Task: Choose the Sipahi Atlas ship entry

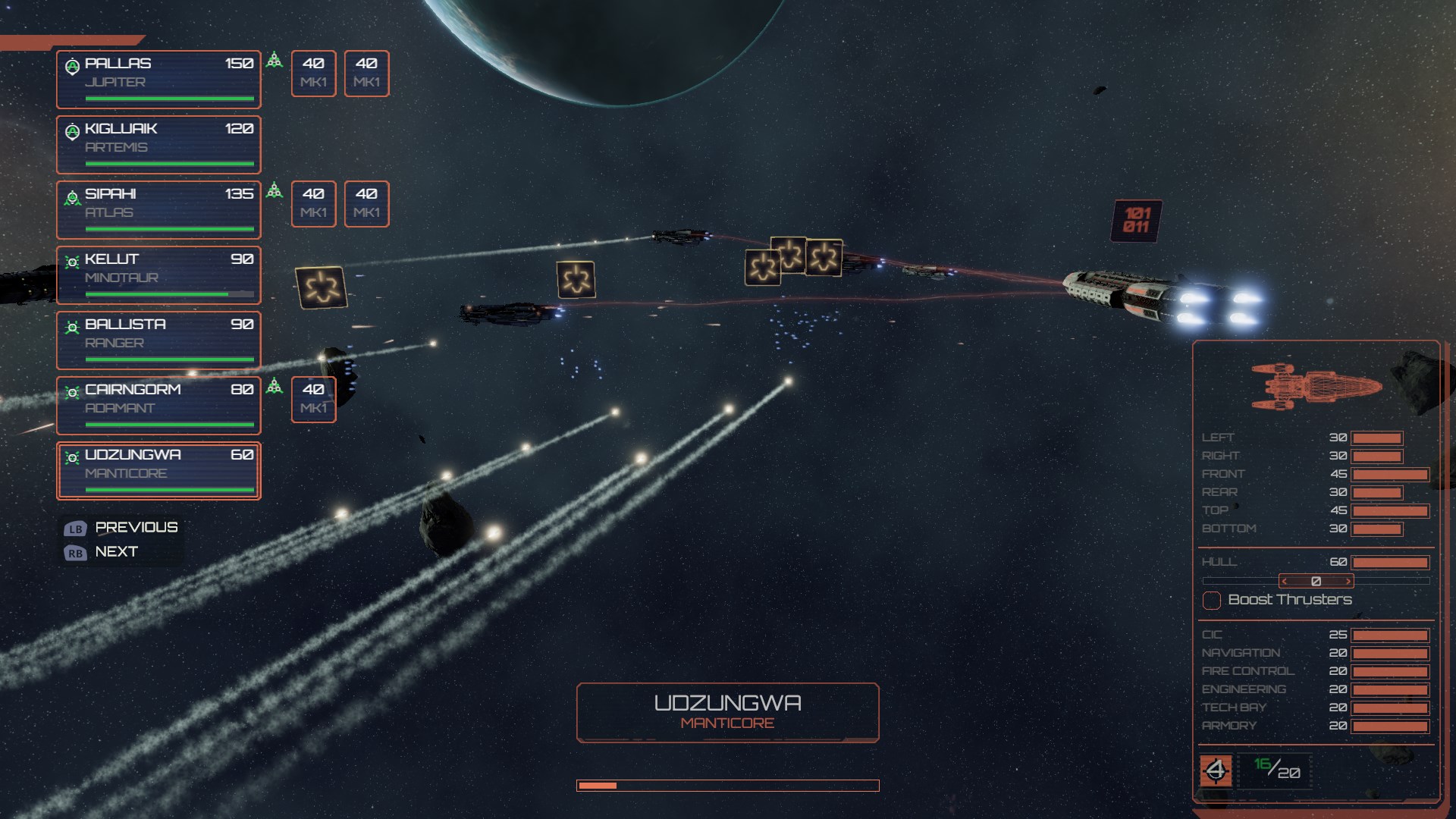Action: (158, 209)
